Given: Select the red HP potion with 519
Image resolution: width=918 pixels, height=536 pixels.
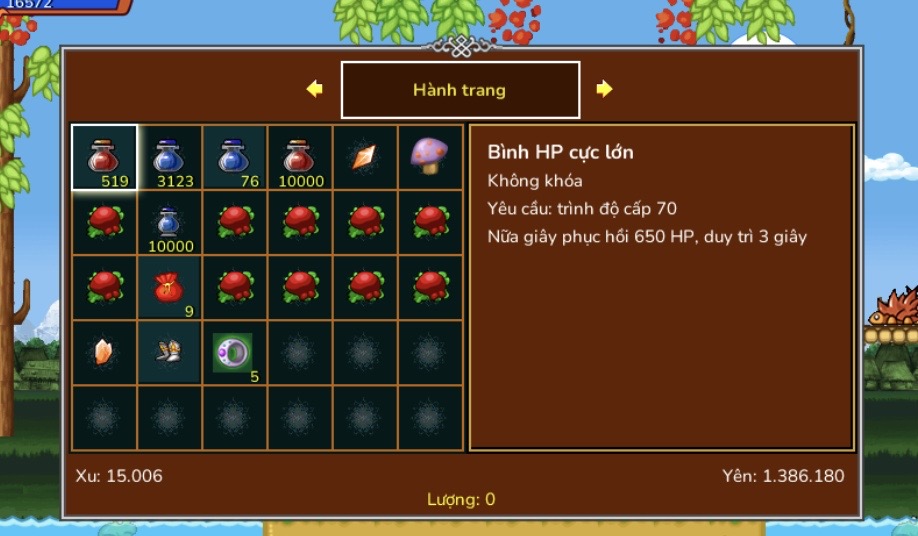Looking at the screenshot, I should click(104, 157).
